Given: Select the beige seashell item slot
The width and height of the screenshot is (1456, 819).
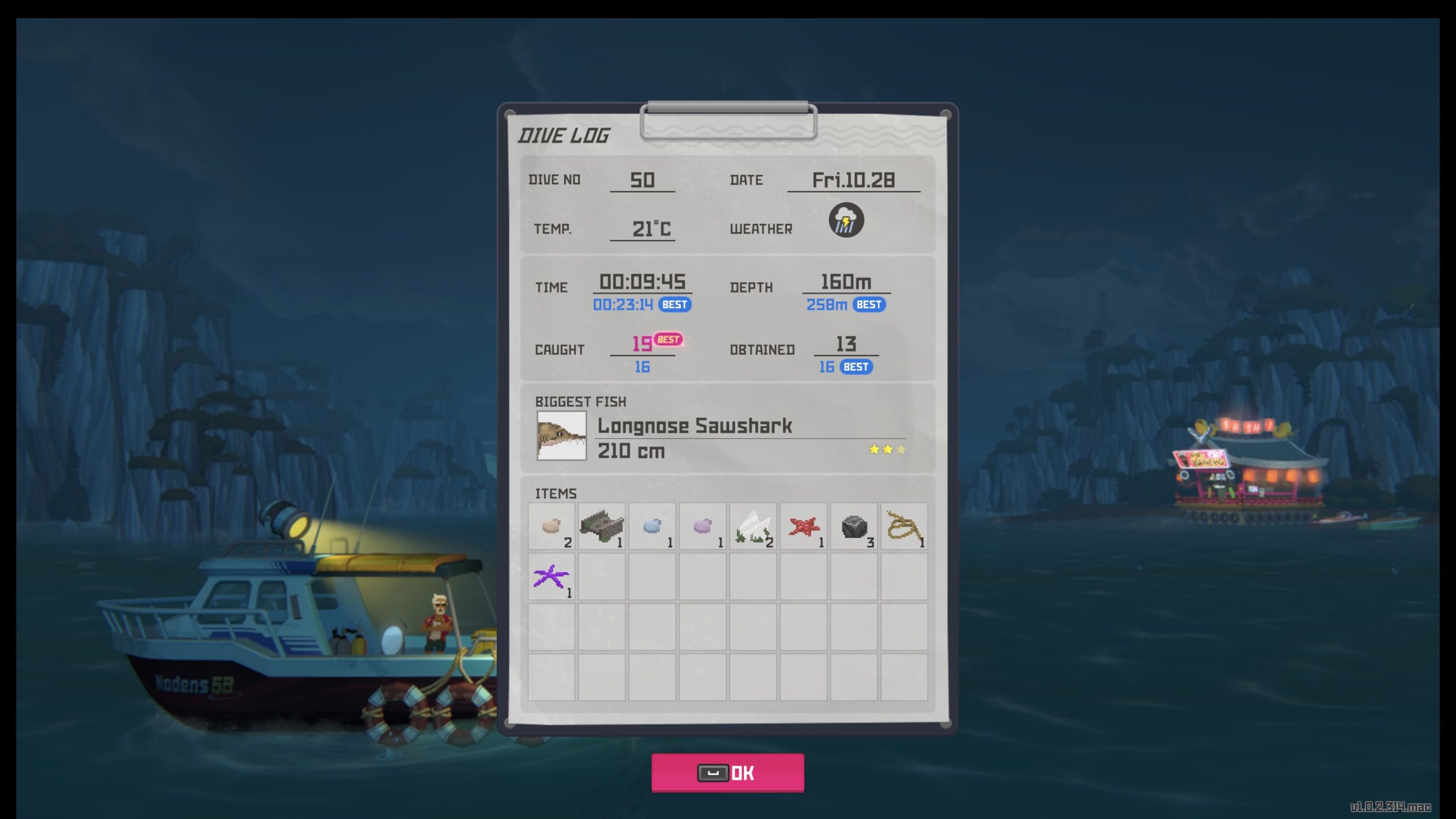Looking at the screenshot, I should coord(551,526).
